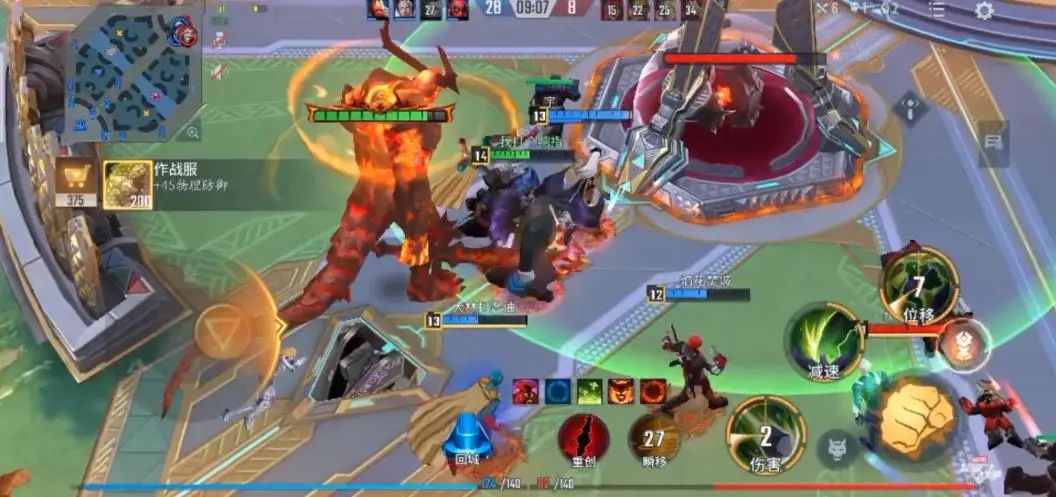1056x497 pixels.
Task: Open the scoreboard list icon
Action: pyautogui.click(x=936, y=10)
